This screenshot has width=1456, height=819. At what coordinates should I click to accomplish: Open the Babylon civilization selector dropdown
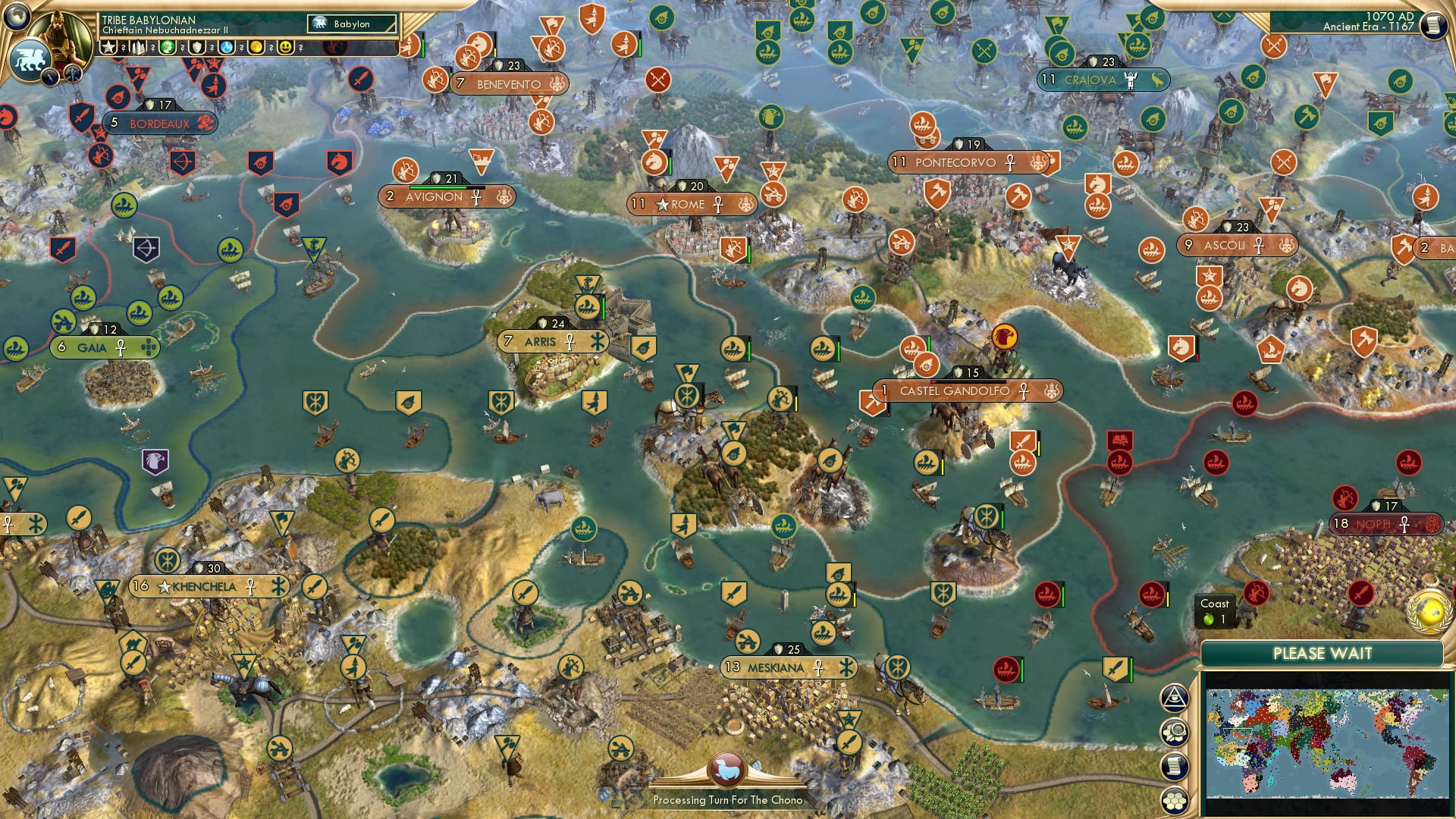(x=351, y=24)
